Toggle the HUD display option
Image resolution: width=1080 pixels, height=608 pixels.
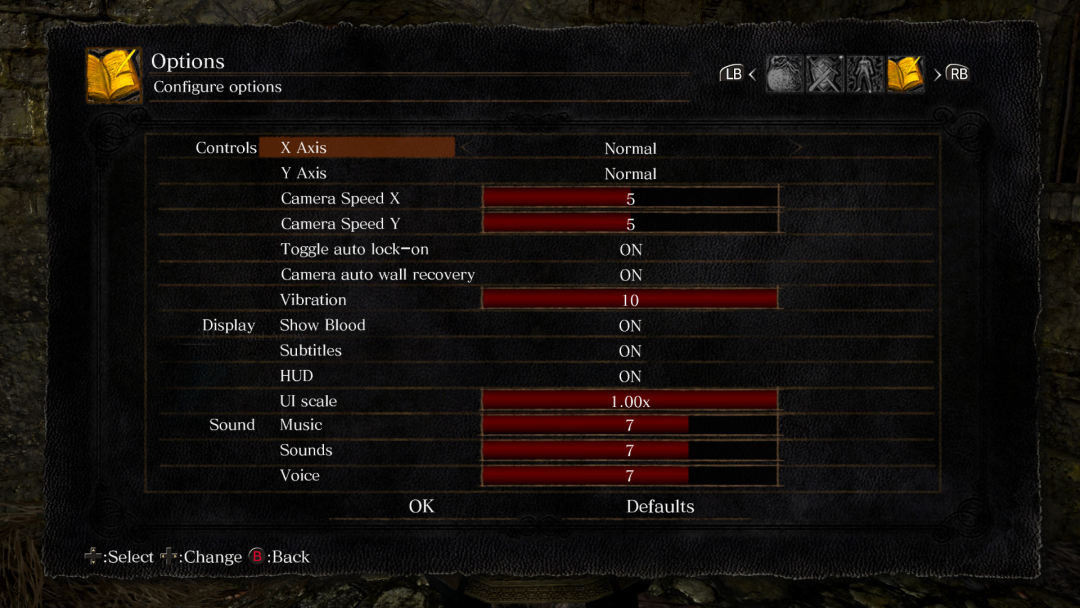pyautogui.click(x=630, y=377)
